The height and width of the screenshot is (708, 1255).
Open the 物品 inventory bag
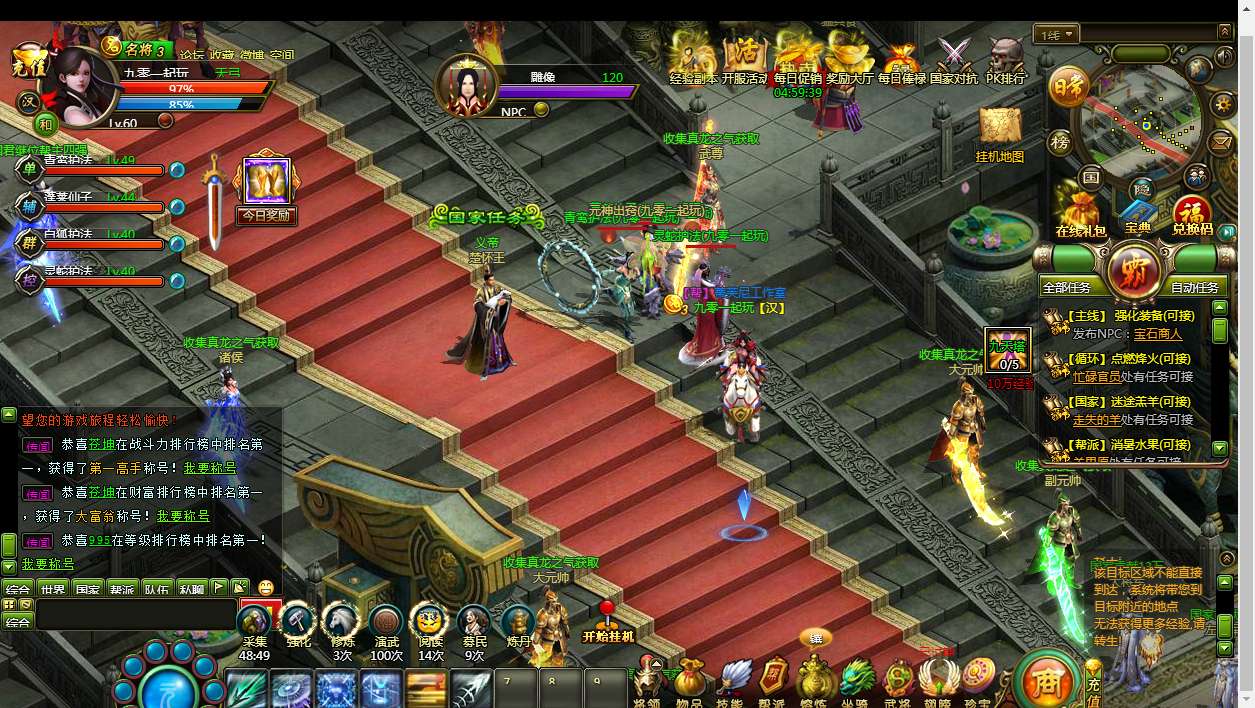(x=689, y=679)
